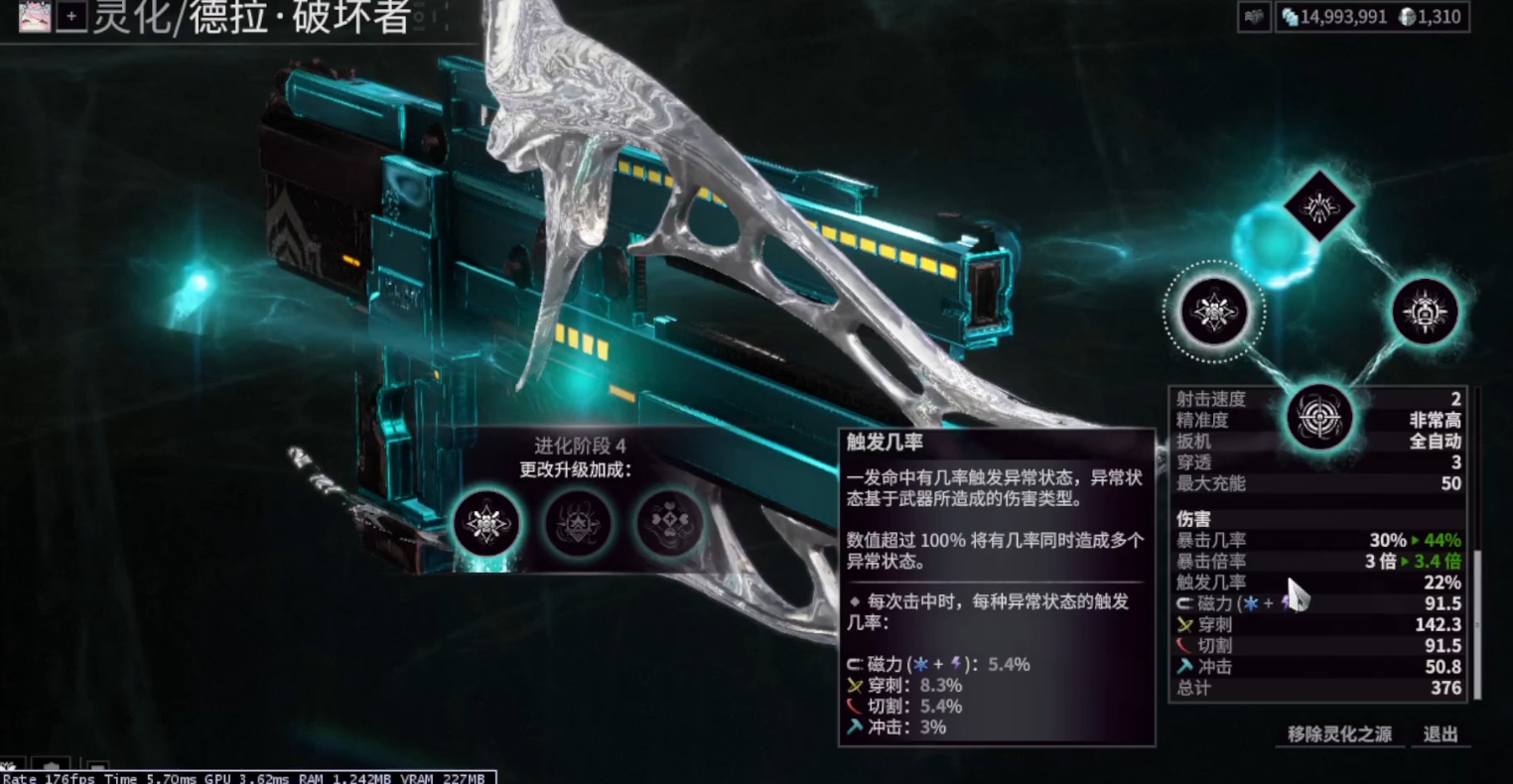
Task: Select the first perk icon in Evolution Stage 4
Action: pyautogui.click(x=487, y=524)
